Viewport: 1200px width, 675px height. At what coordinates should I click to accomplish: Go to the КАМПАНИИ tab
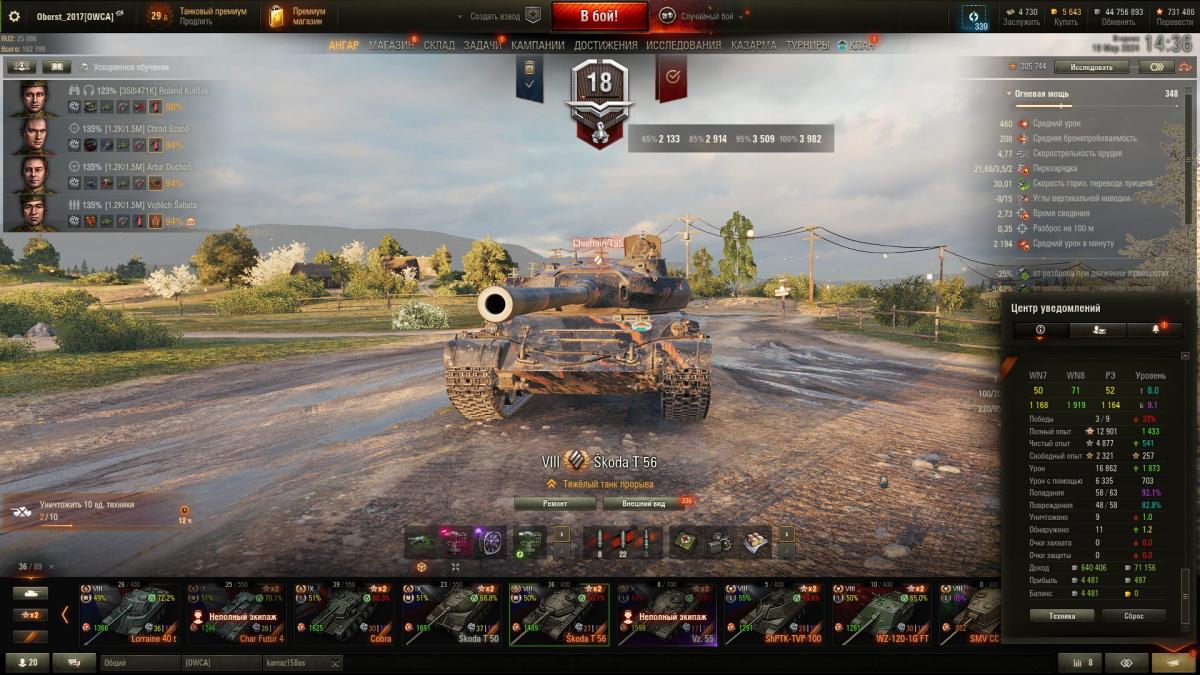click(537, 45)
